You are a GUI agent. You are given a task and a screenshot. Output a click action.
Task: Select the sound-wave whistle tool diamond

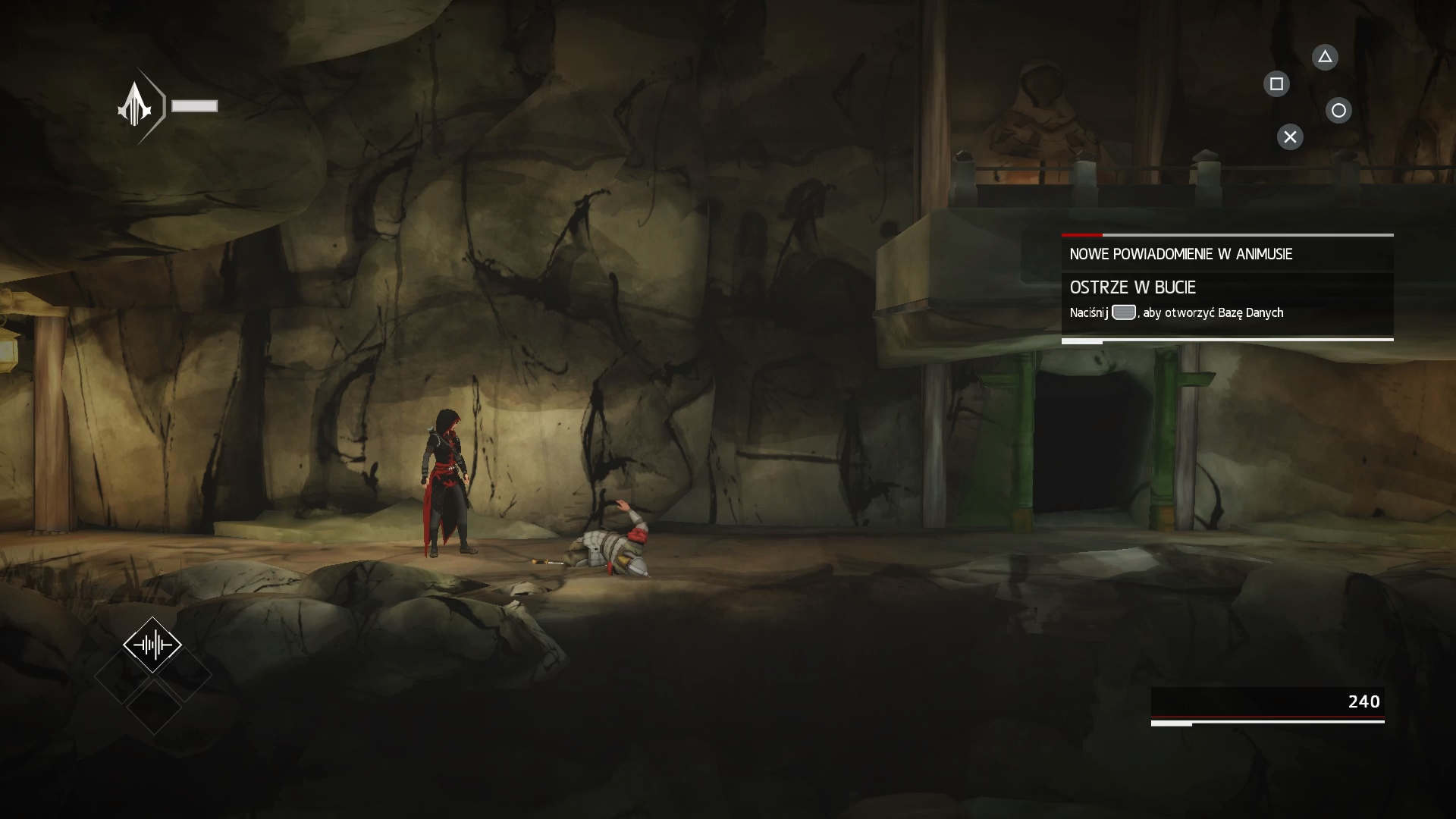pyautogui.click(x=152, y=645)
